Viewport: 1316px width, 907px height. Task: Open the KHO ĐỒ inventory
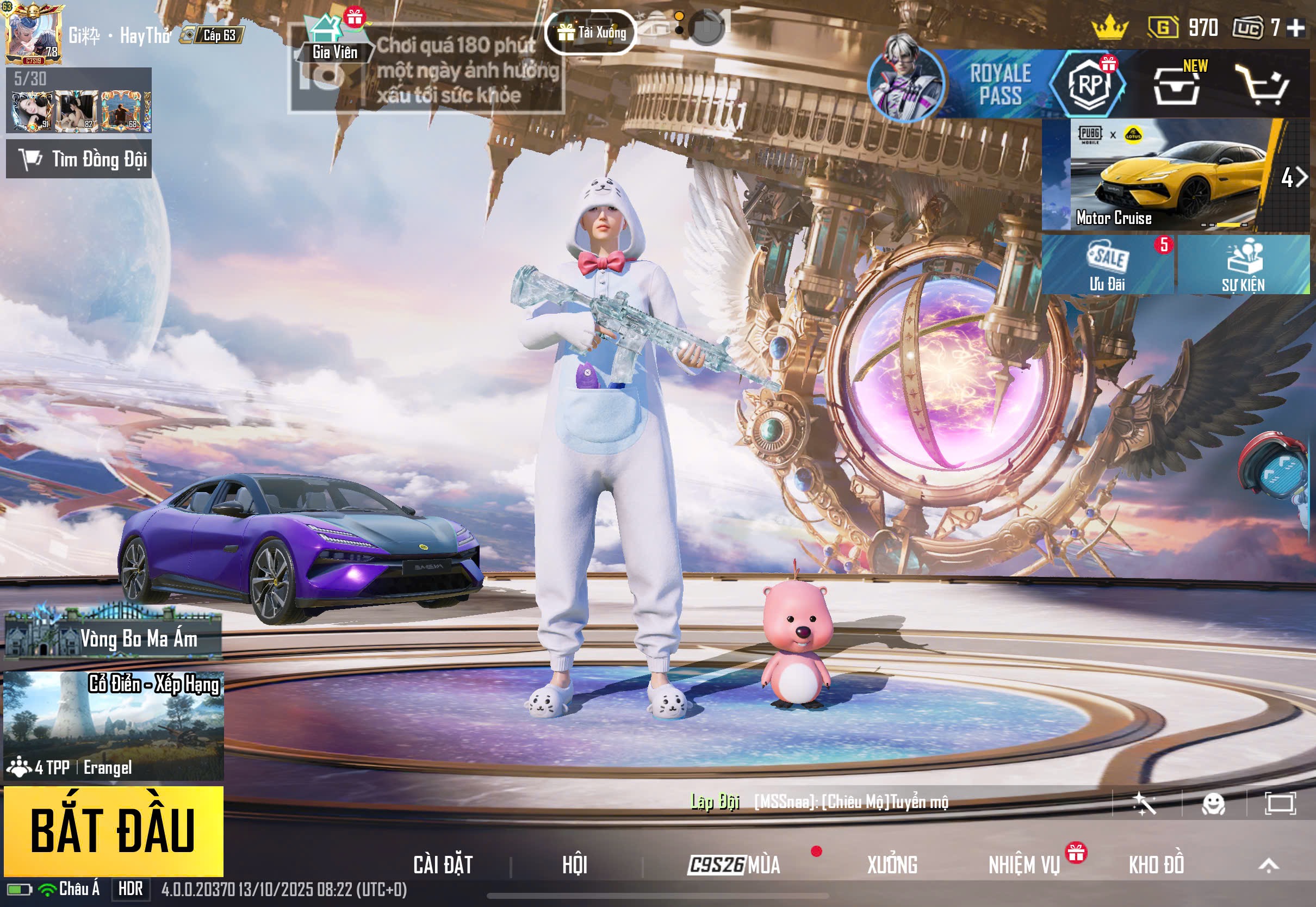point(1156,865)
